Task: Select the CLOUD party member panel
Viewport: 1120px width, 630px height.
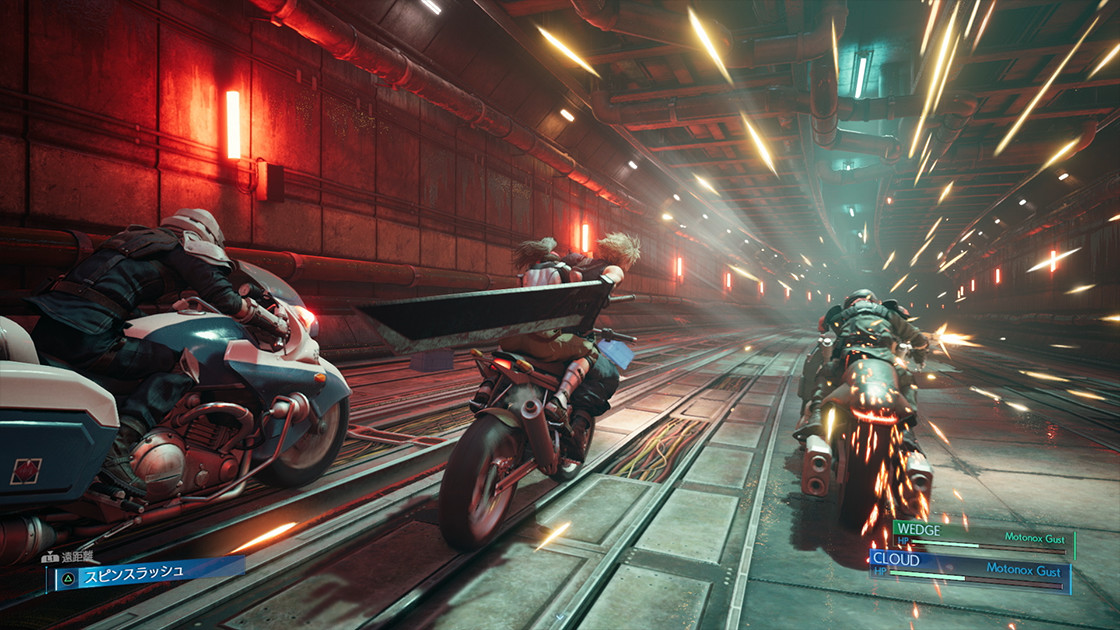Action: (x=968, y=572)
